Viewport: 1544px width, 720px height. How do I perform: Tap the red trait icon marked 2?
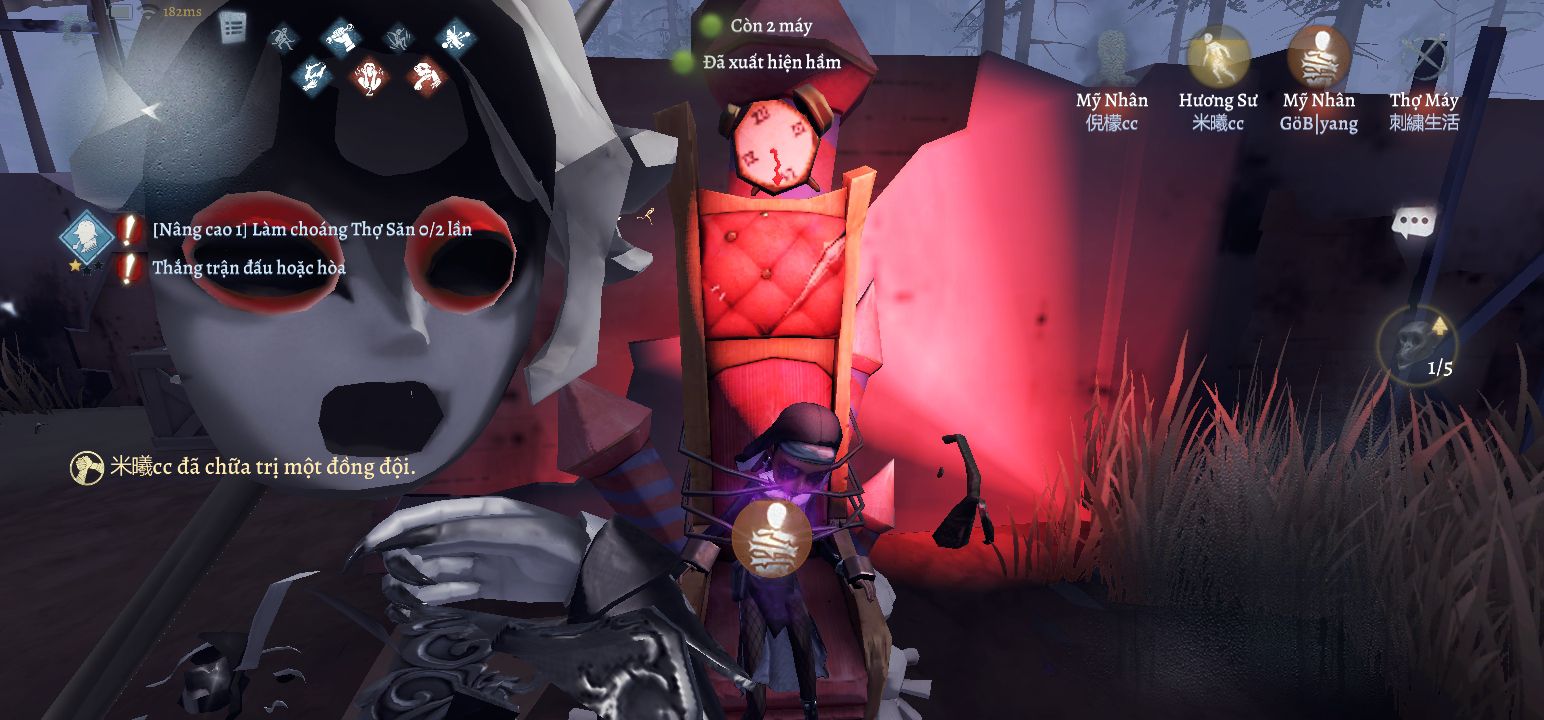tap(367, 75)
